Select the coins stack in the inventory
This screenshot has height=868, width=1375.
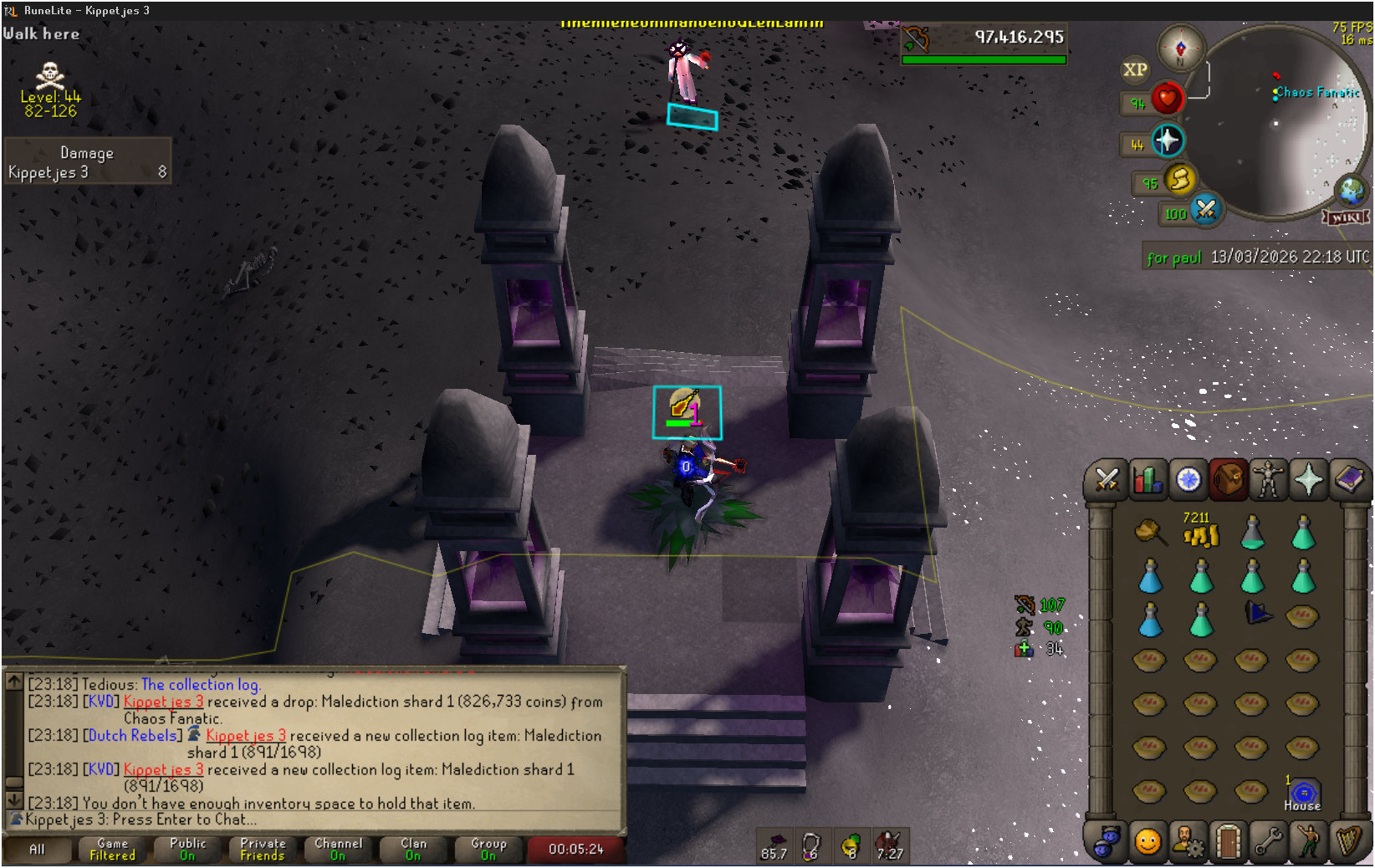pos(1201,532)
